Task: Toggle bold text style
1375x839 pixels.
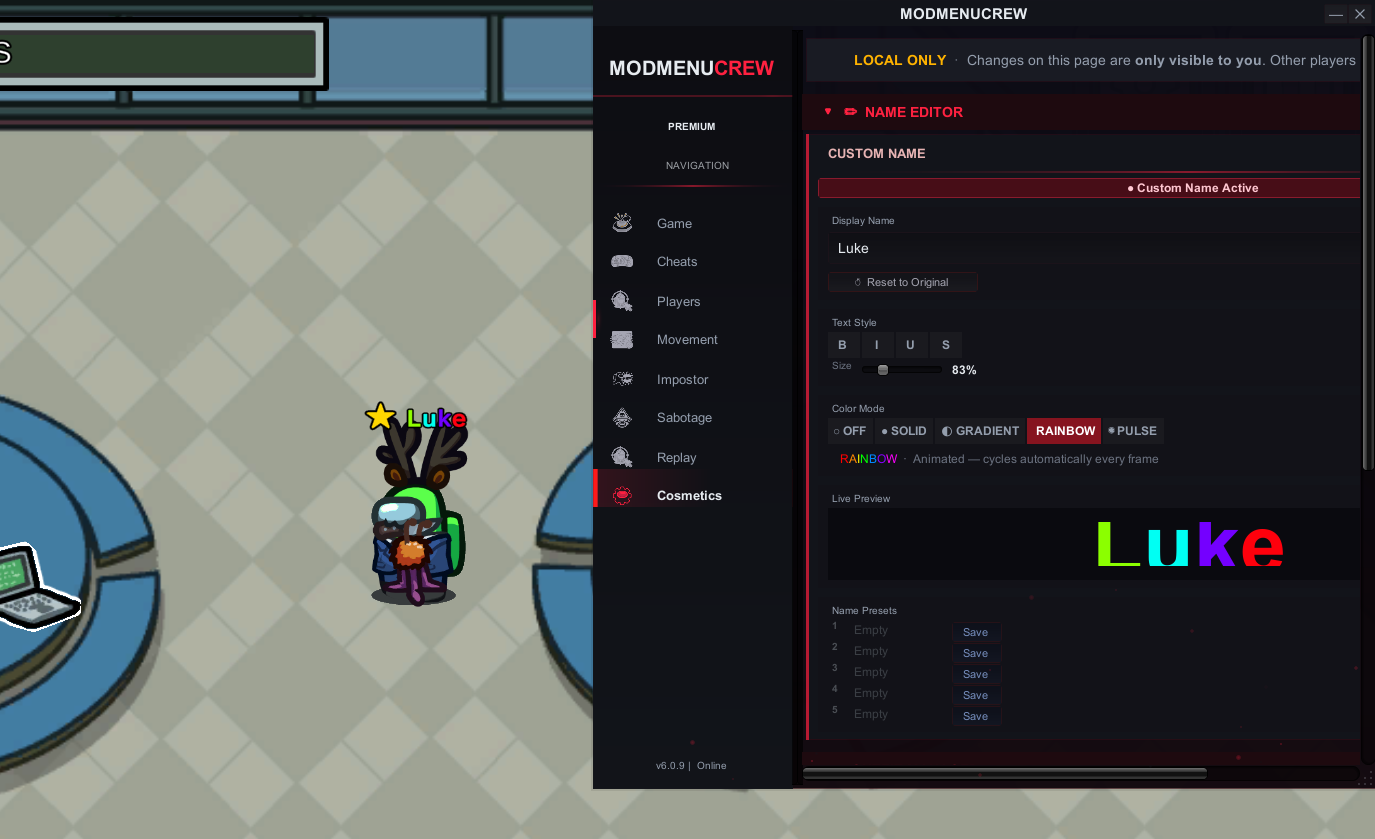Action: click(842, 345)
